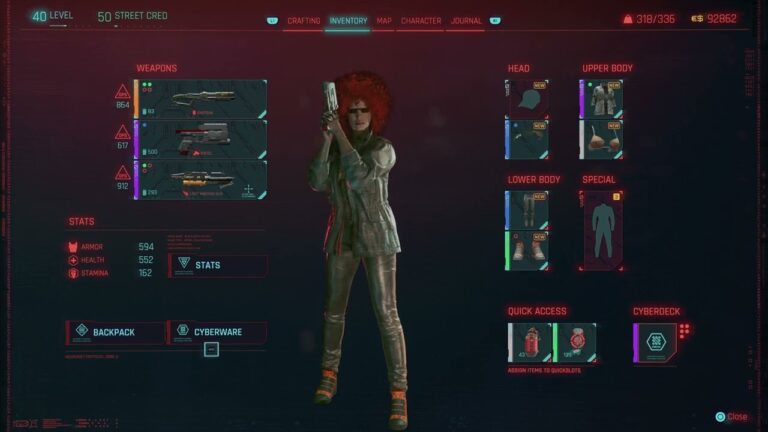Open the Cyberware menu
Screen dimensions: 768x432
pos(218,332)
